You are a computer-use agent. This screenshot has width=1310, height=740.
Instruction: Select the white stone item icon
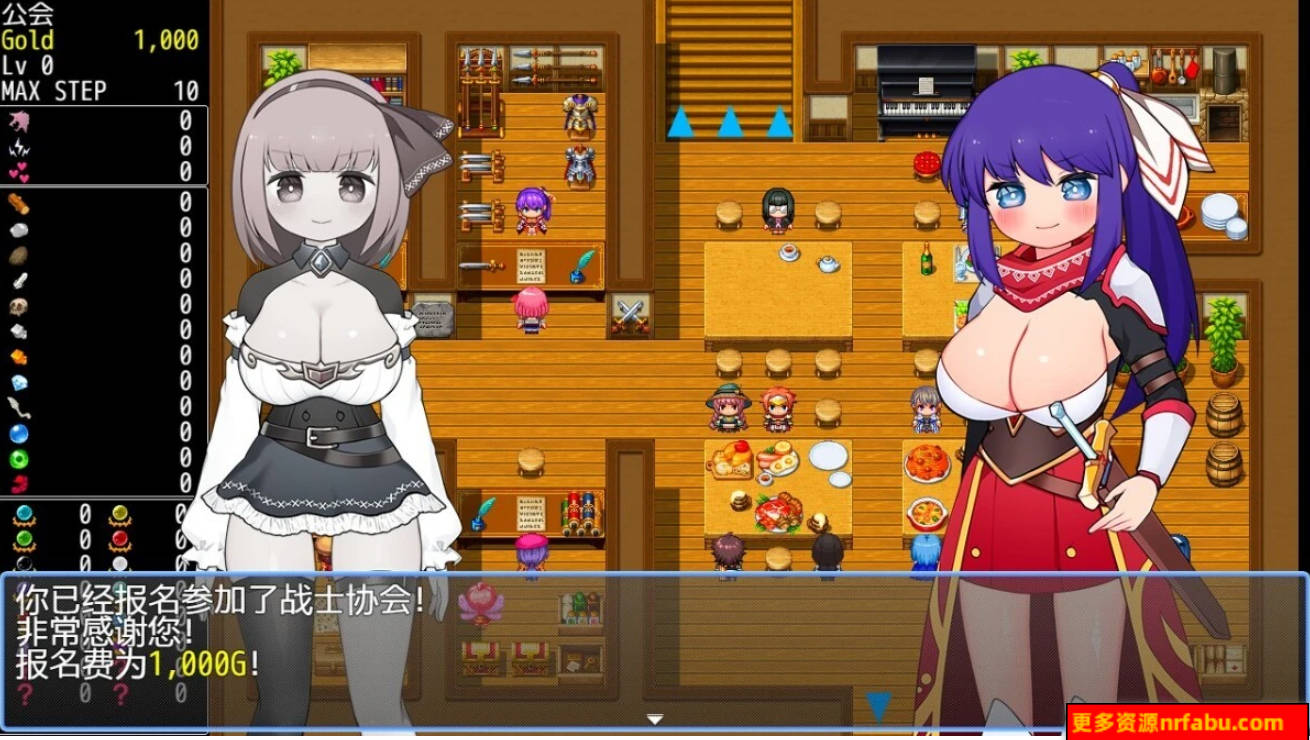click(x=17, y=231)
